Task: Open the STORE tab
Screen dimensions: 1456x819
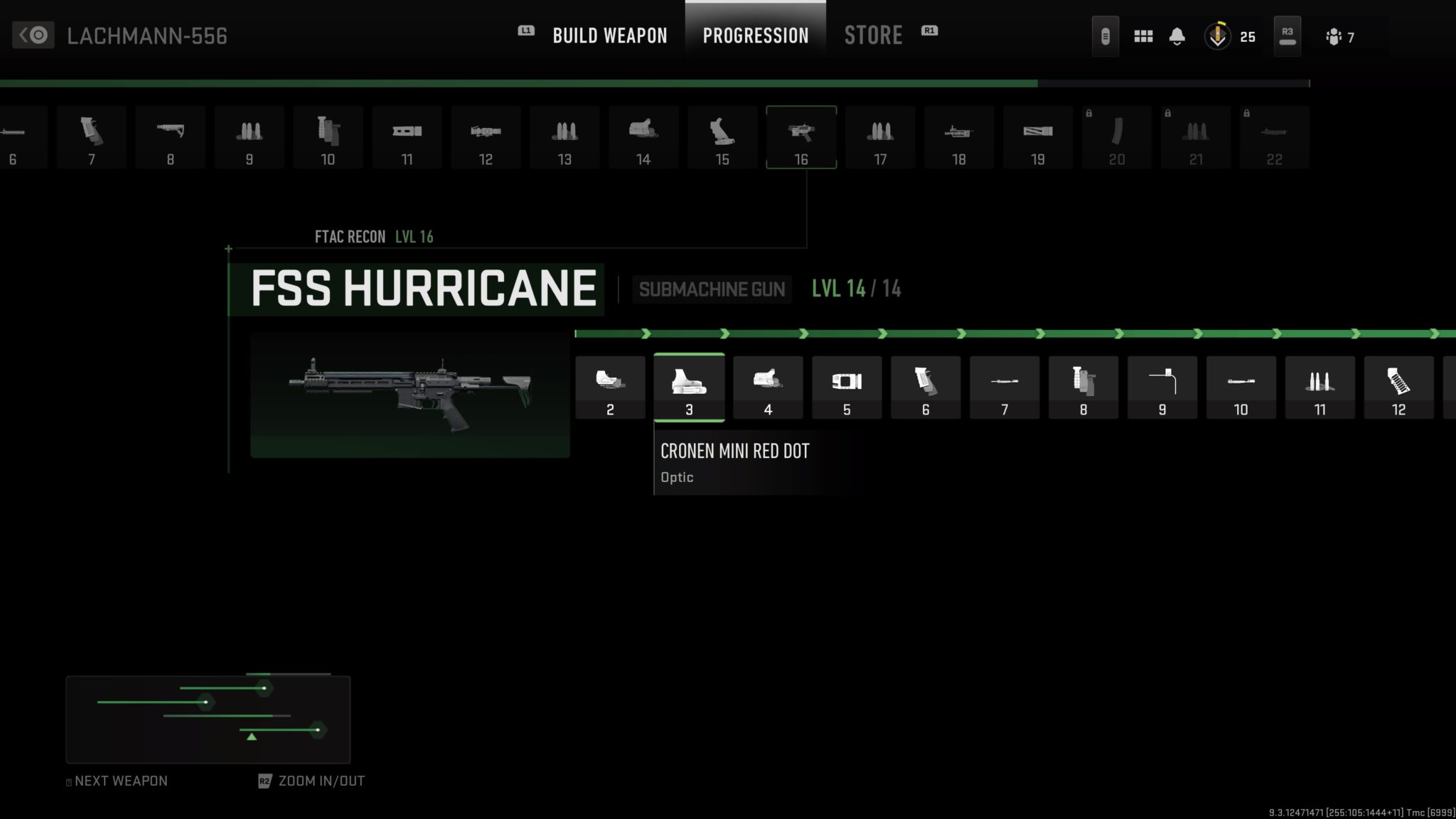Action: click(x=873, y=36)
